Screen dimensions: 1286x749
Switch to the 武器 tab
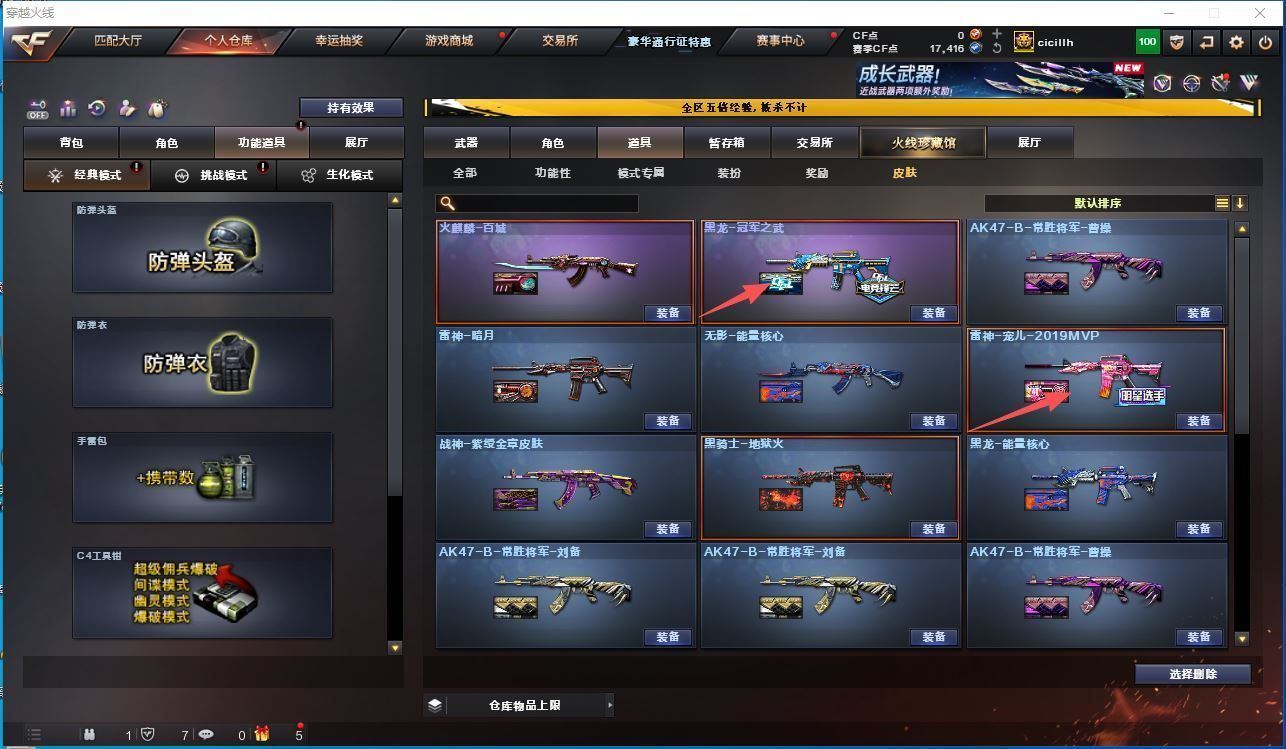click(466, 143)
